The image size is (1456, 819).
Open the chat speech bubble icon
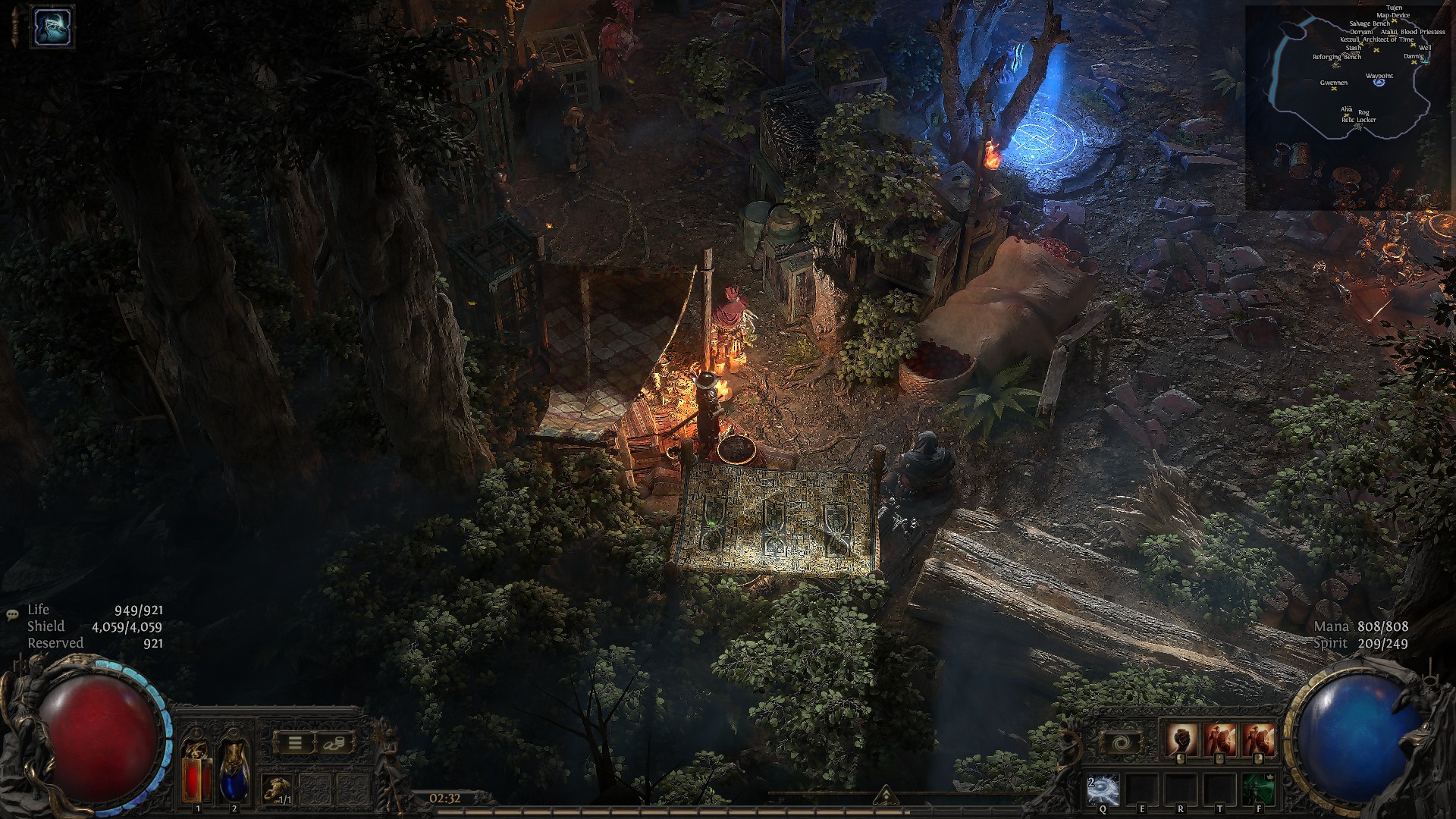tap(12, 615)
